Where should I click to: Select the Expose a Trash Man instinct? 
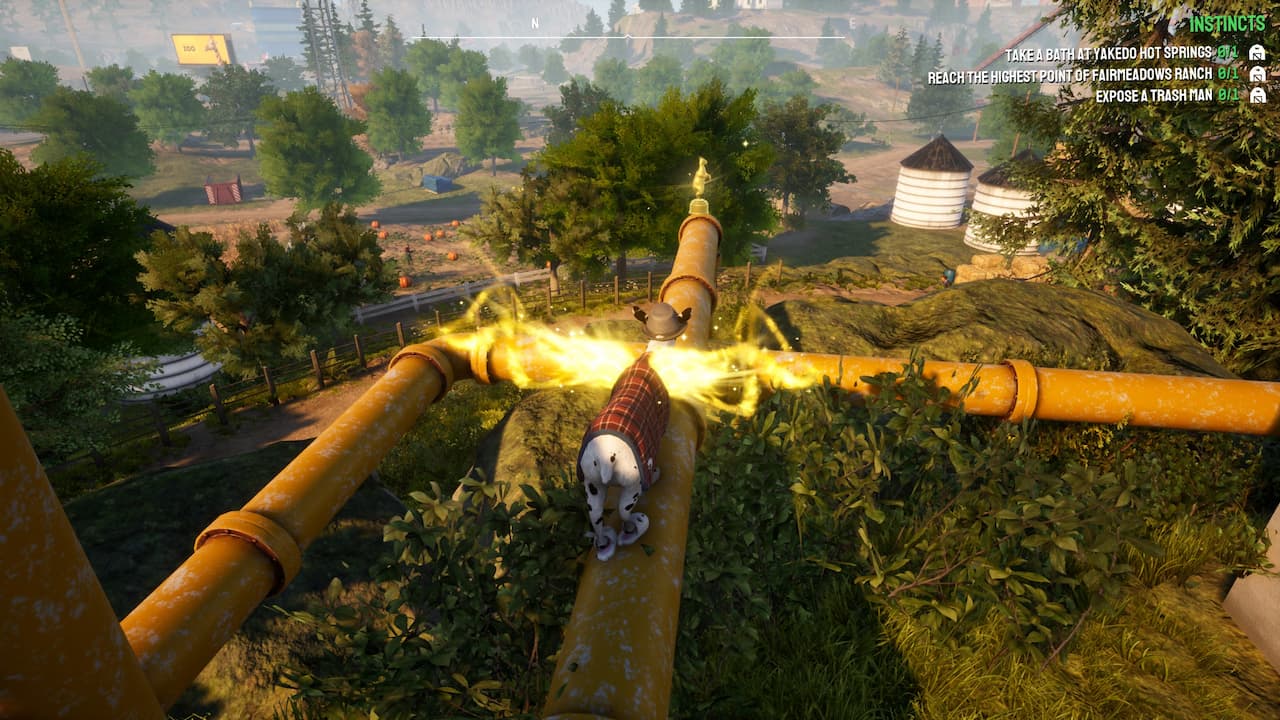tap(1154, 96)
